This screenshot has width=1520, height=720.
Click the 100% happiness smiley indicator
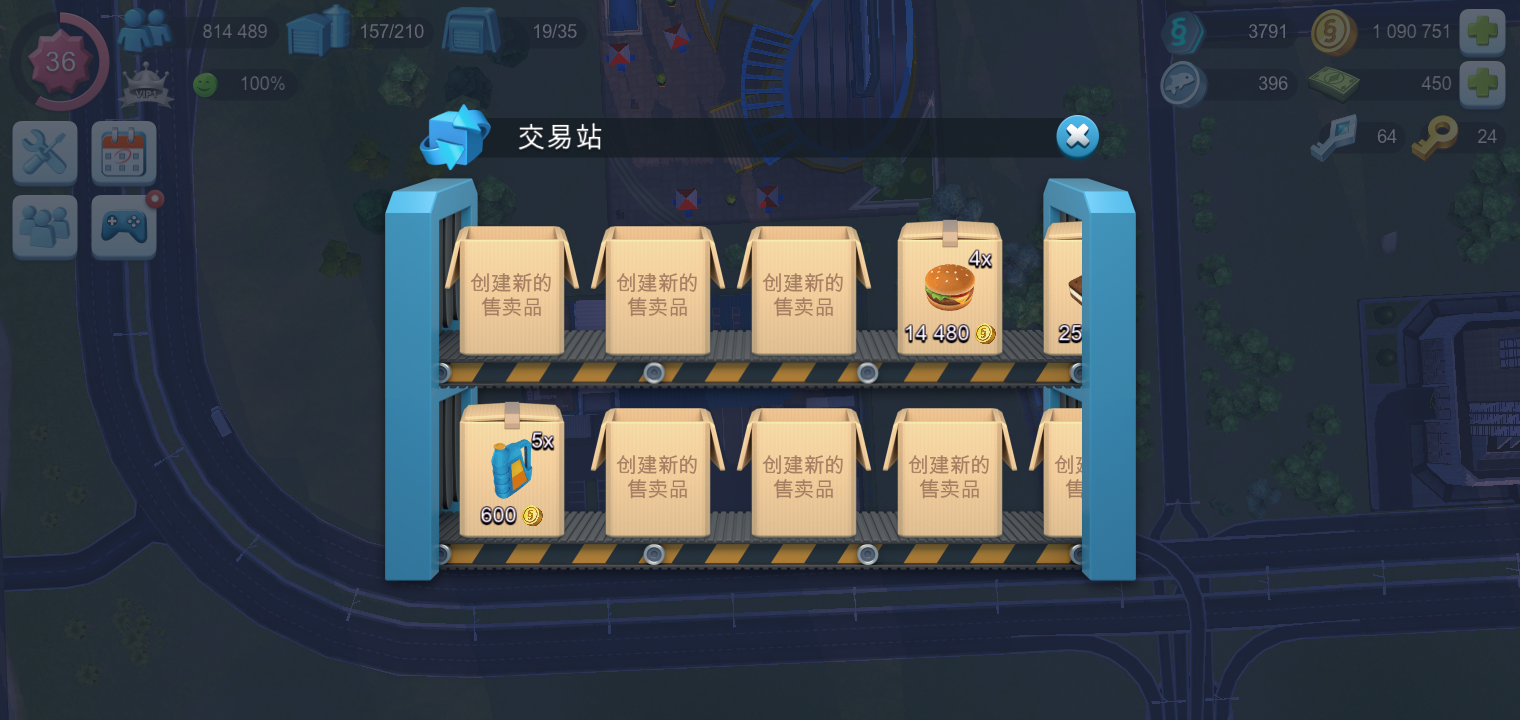204,84
